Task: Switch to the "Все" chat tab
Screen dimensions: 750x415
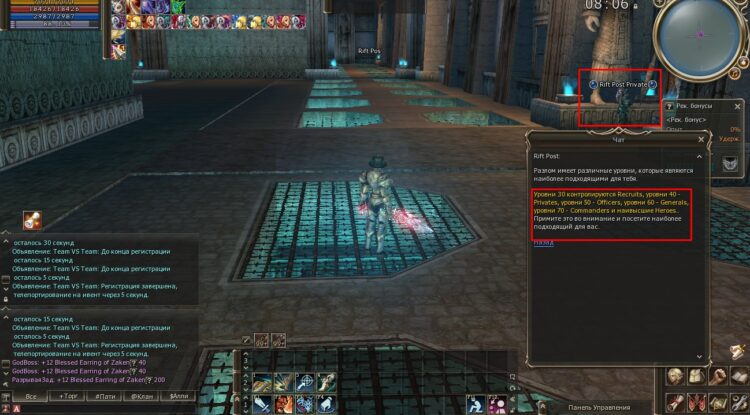Action: click(x=30, y=396)
